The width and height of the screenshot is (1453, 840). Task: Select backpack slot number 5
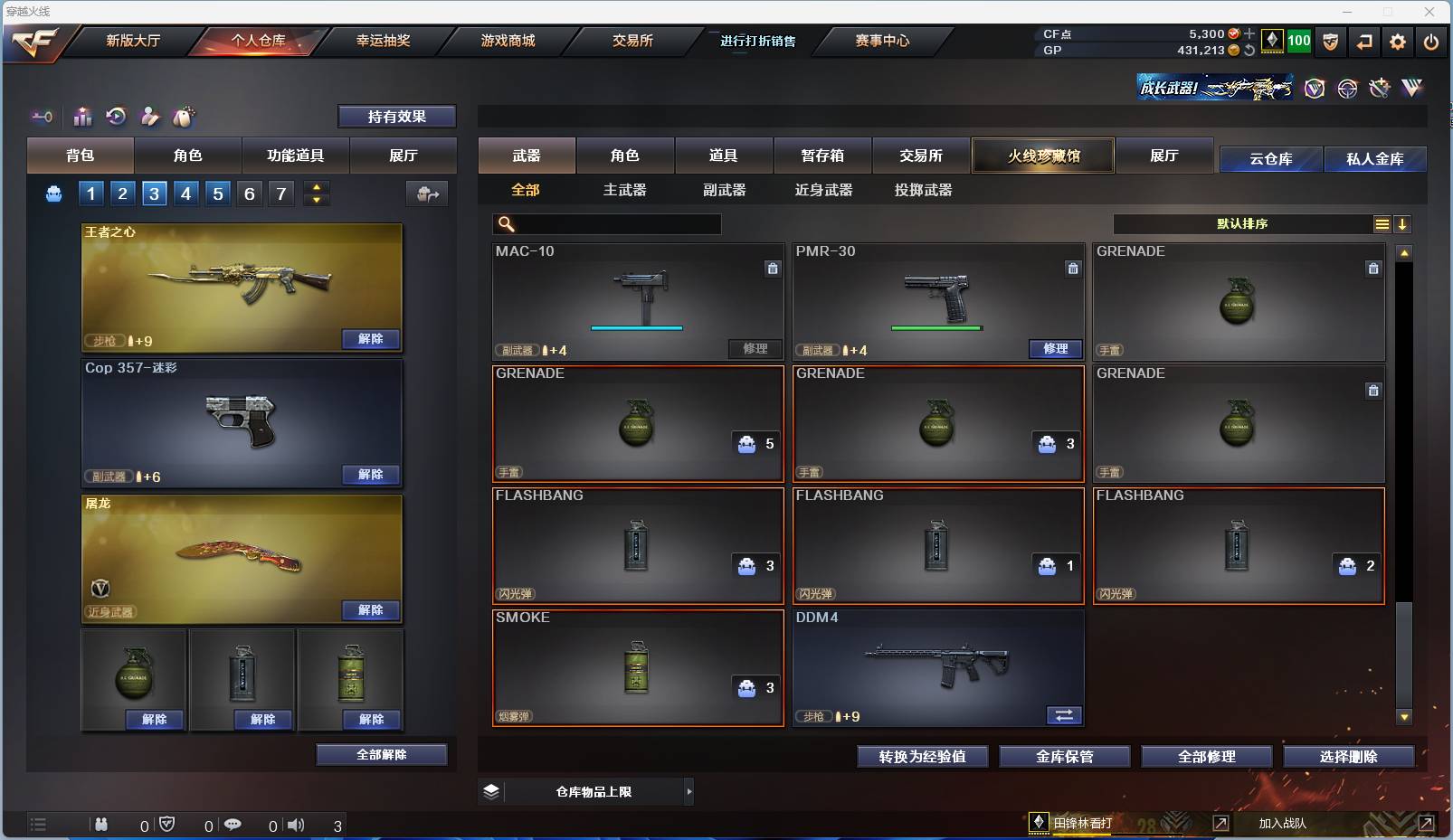(x=216, y=193)
